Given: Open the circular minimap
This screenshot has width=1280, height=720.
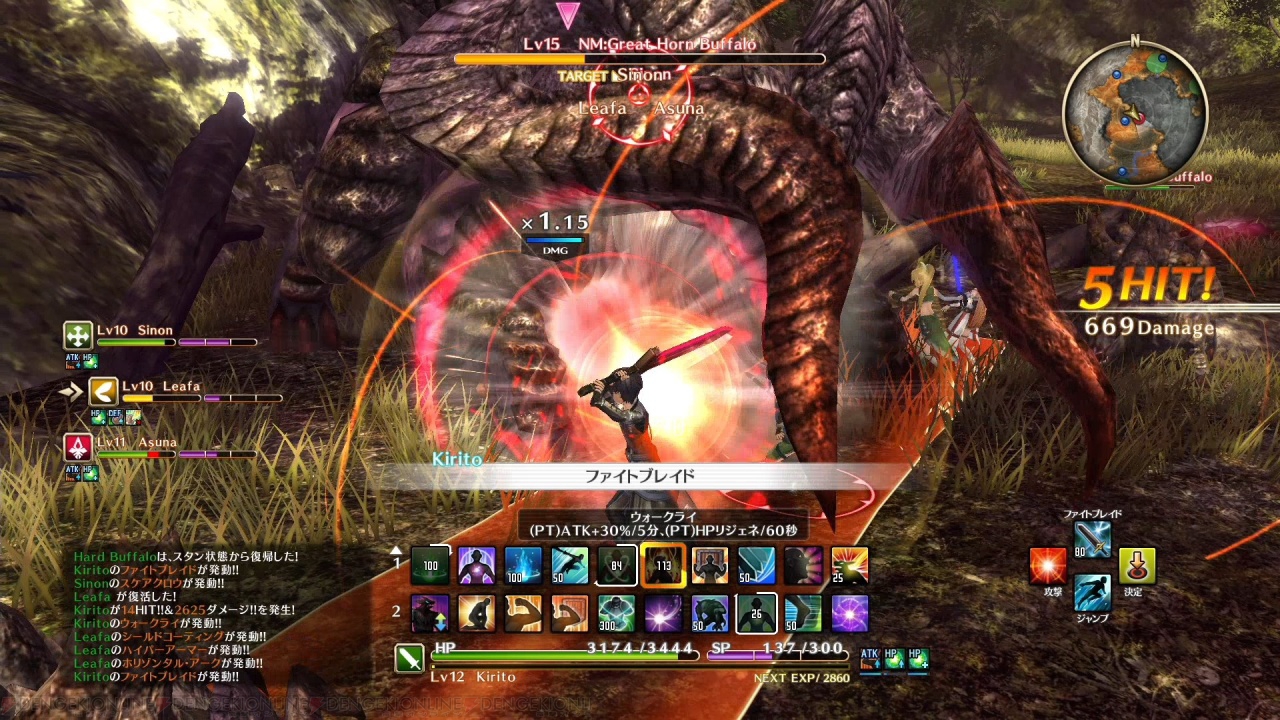Looking at the screenshot, I should (x=1134, y=113).
